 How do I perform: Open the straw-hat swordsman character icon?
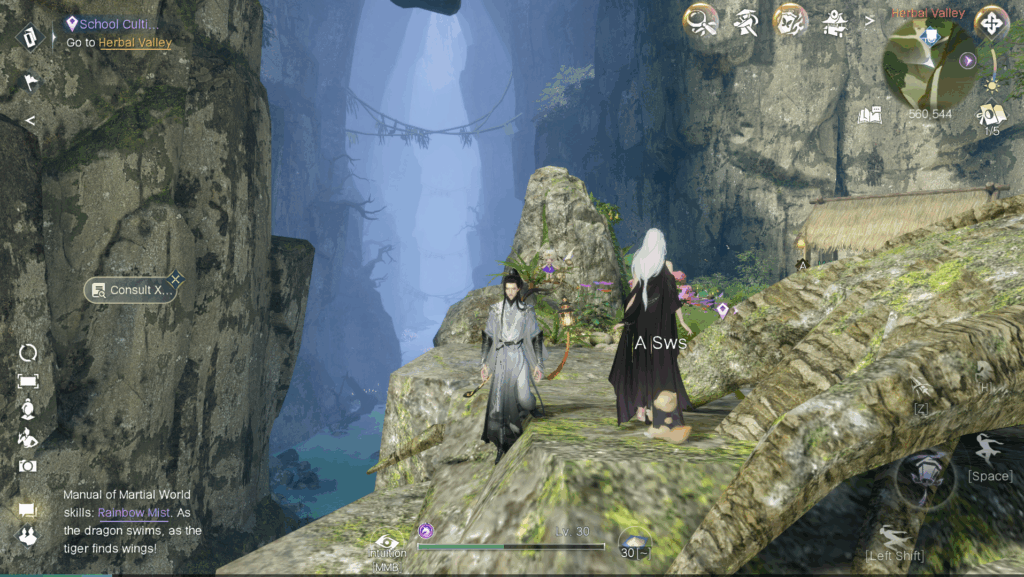[x=745, y=21]
